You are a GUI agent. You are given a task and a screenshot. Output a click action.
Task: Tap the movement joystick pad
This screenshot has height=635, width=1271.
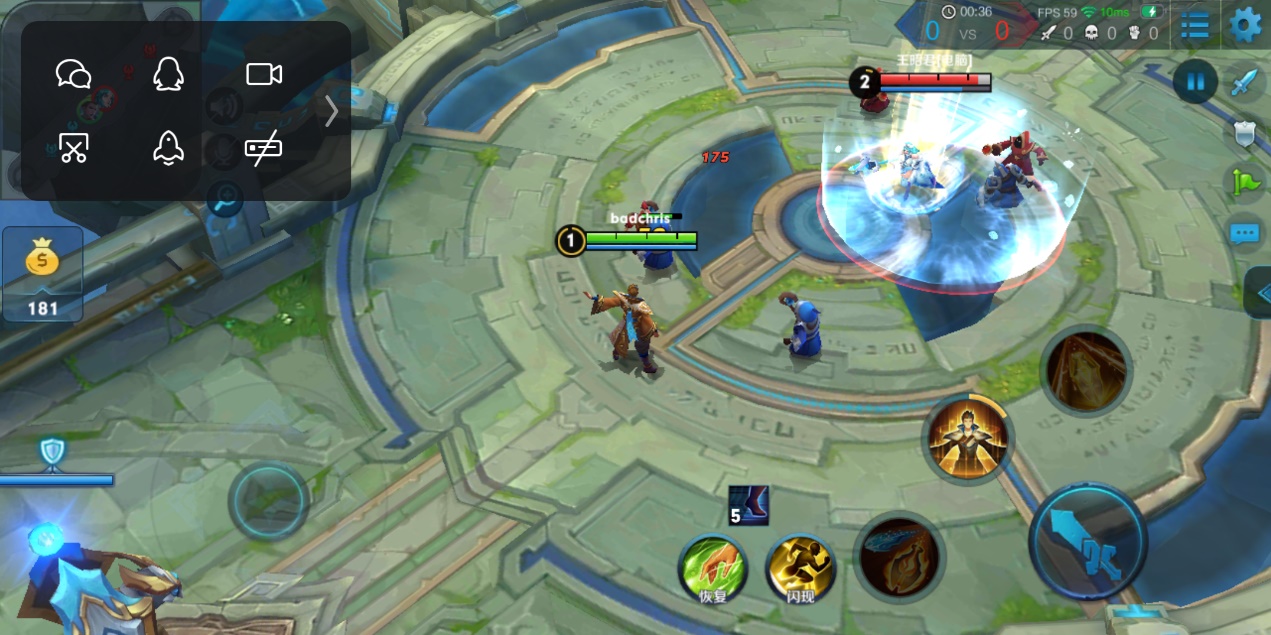pyautogui.click(x=267, y=501)
